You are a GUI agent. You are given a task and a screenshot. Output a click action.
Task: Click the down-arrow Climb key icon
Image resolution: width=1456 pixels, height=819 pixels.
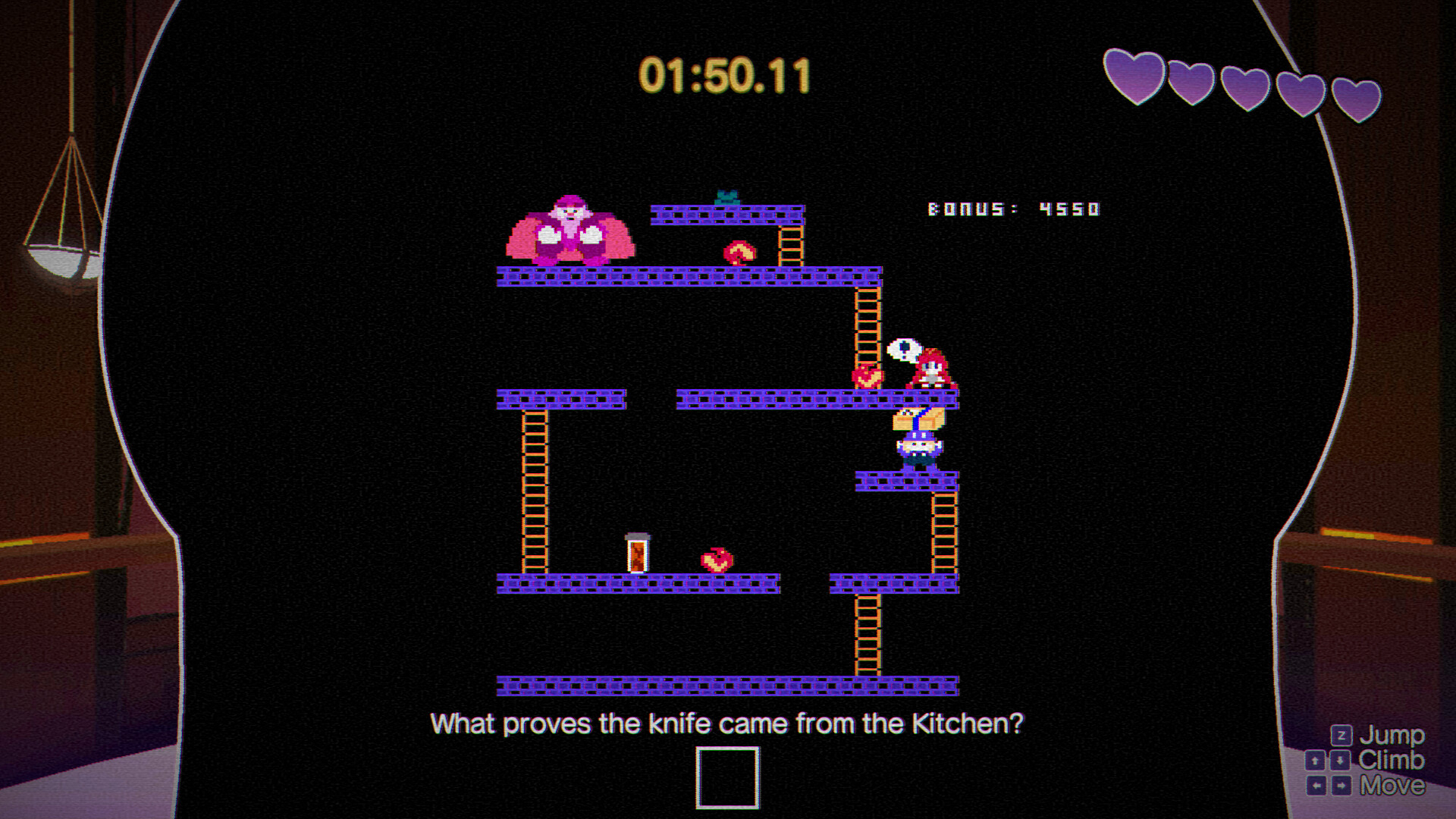coord(1341,761)
